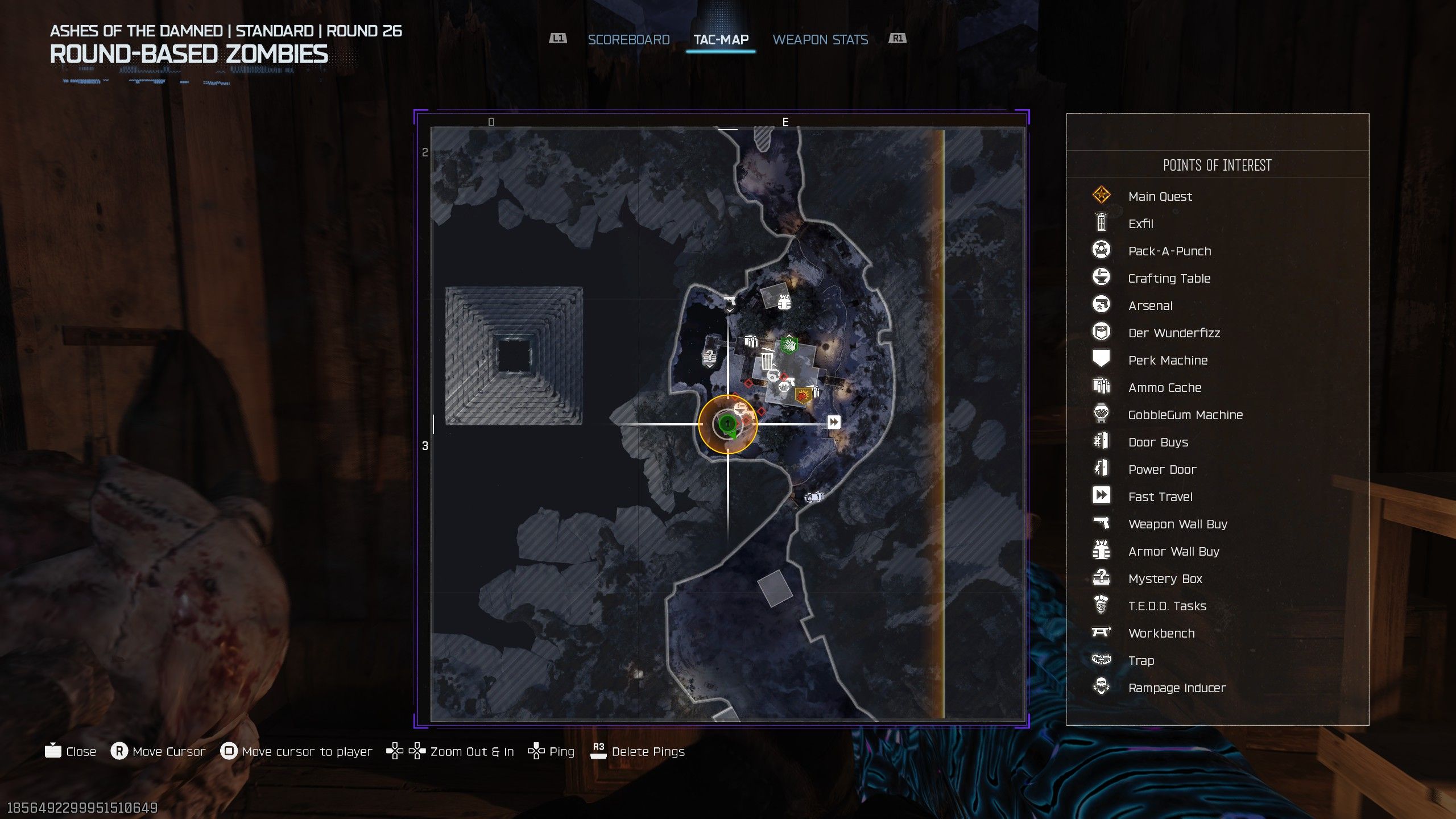Click the Fast Travel marker on the map
This screenshot has width=1456, height=819.
tap(834, 422)
